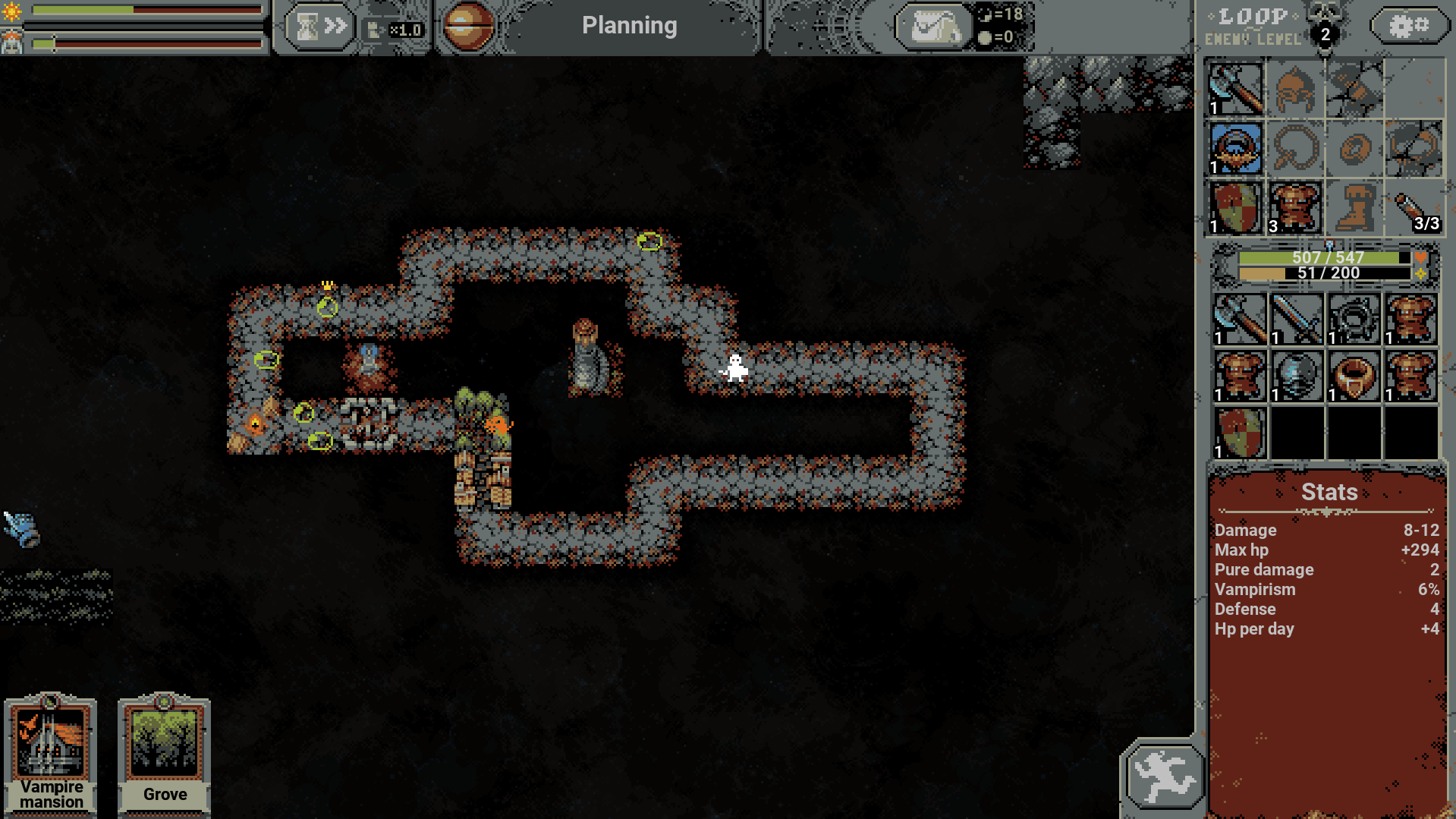Click the hourglass game speed button
Screen dimensions: 1456x819
point(319,28)
